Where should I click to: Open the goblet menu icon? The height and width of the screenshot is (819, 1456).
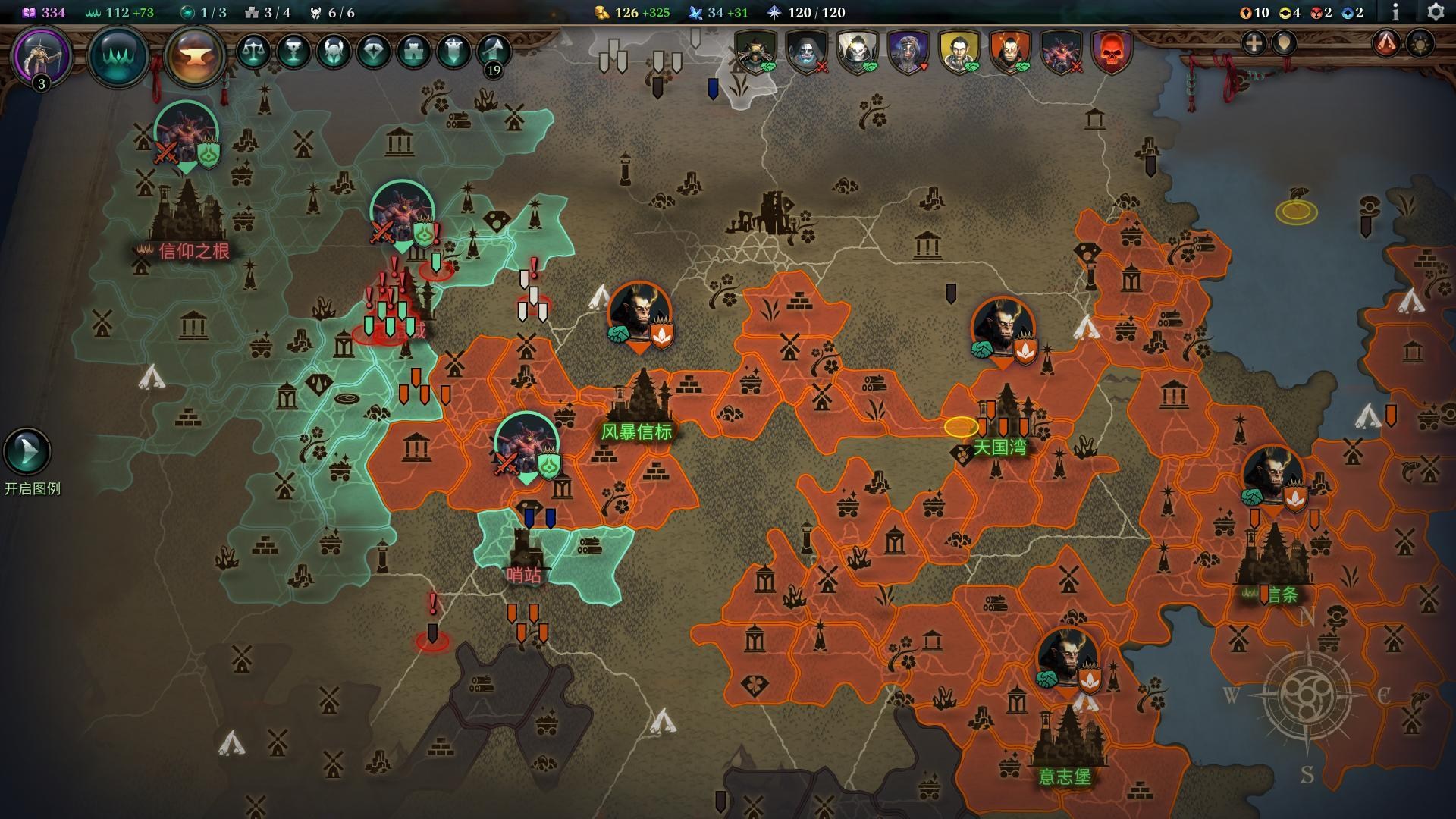(293, 52)
